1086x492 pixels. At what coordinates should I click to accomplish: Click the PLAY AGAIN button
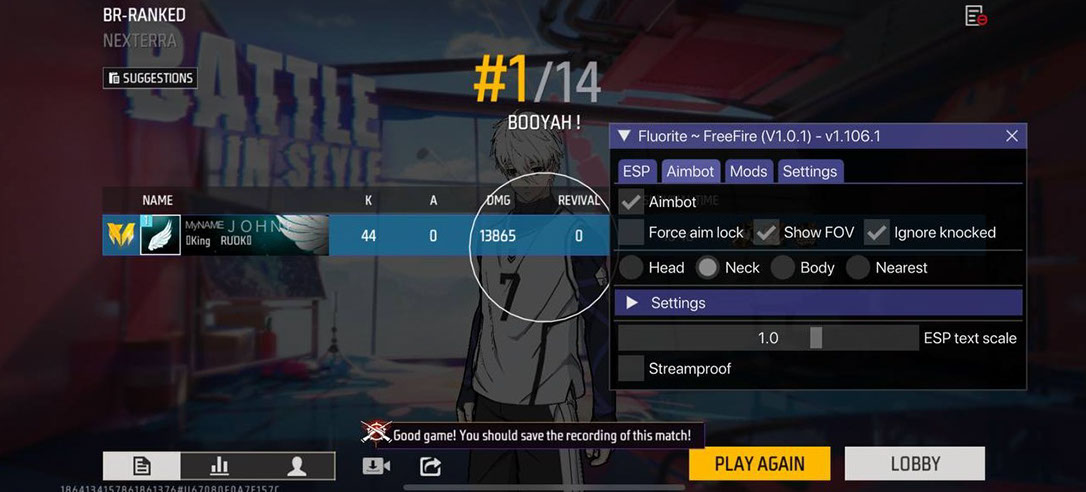click(x=759, y=464)
